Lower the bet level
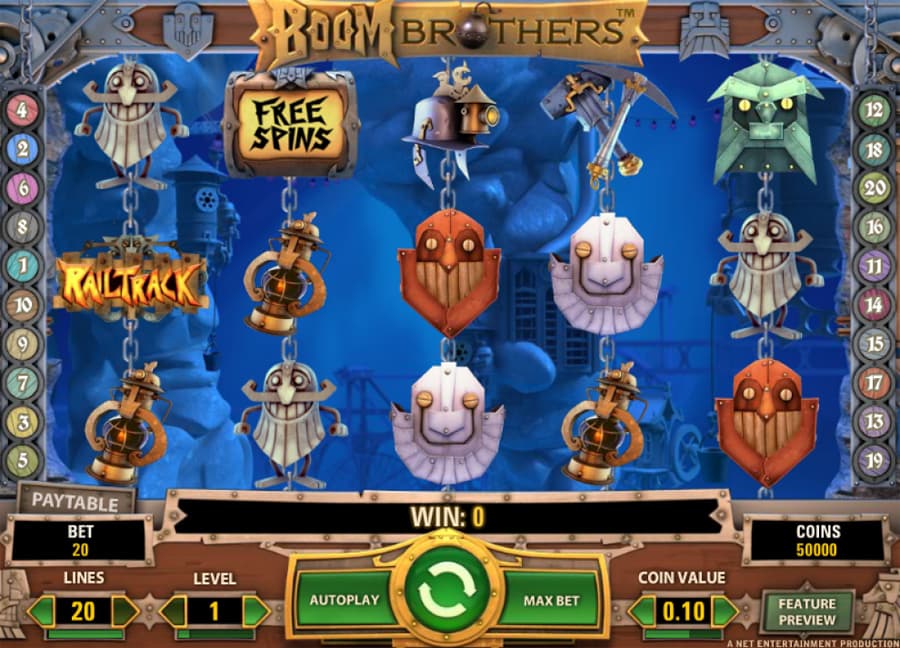This screenshot has width=900, height=648. (x=174, y=611)
